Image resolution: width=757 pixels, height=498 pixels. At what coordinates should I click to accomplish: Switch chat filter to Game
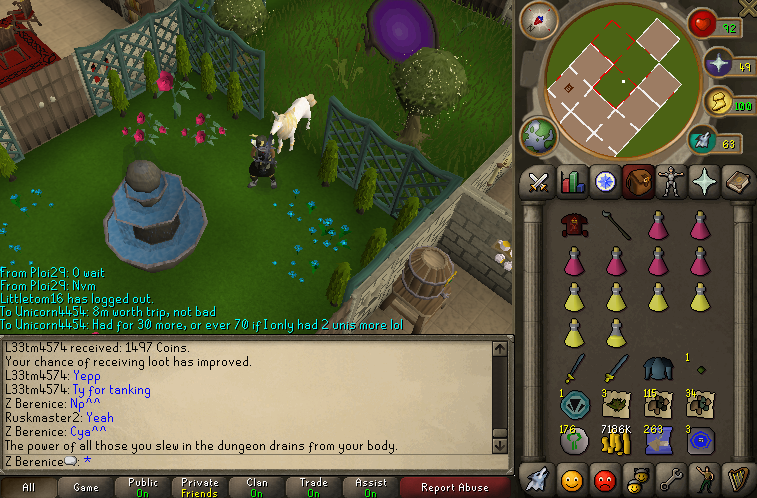[x=85, y=487]
